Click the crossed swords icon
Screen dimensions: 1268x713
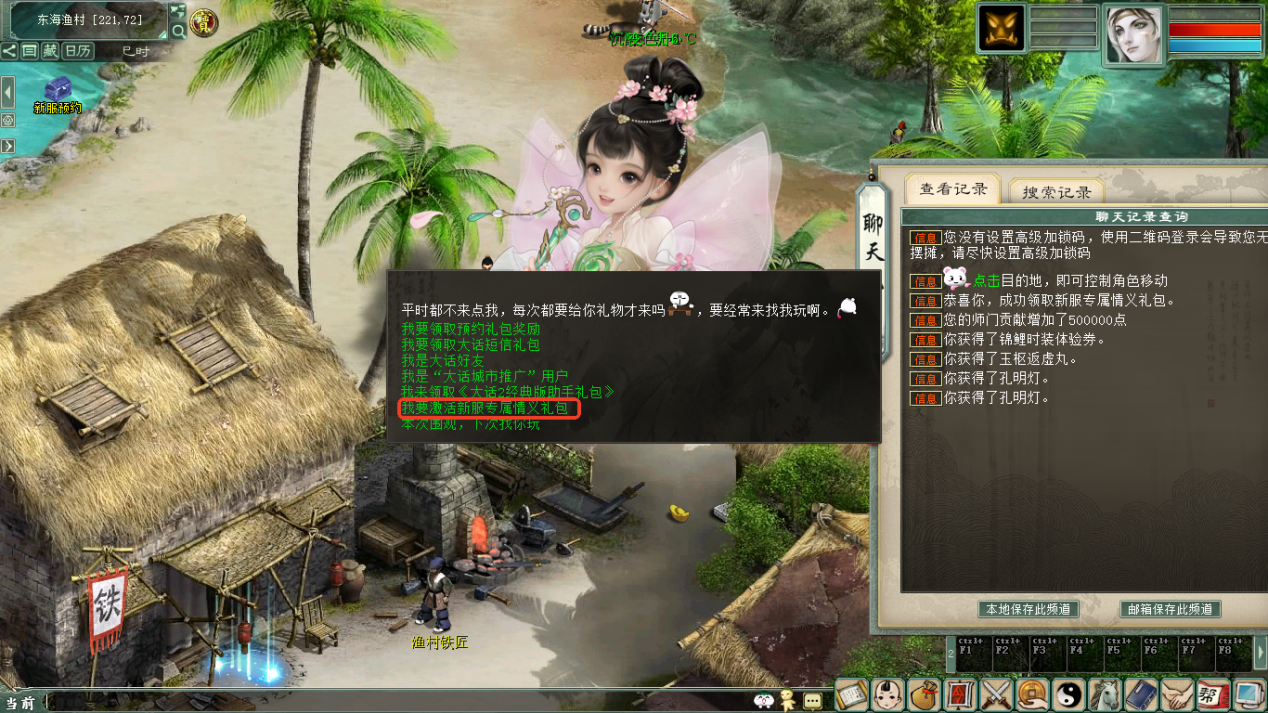click(x=997, y=694)
